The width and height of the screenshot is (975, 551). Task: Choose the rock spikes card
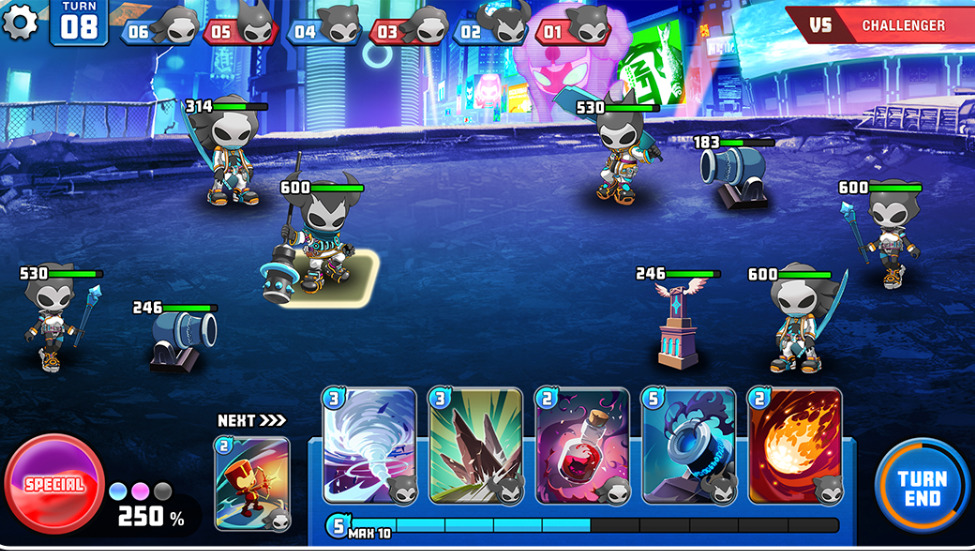point(475,446)
